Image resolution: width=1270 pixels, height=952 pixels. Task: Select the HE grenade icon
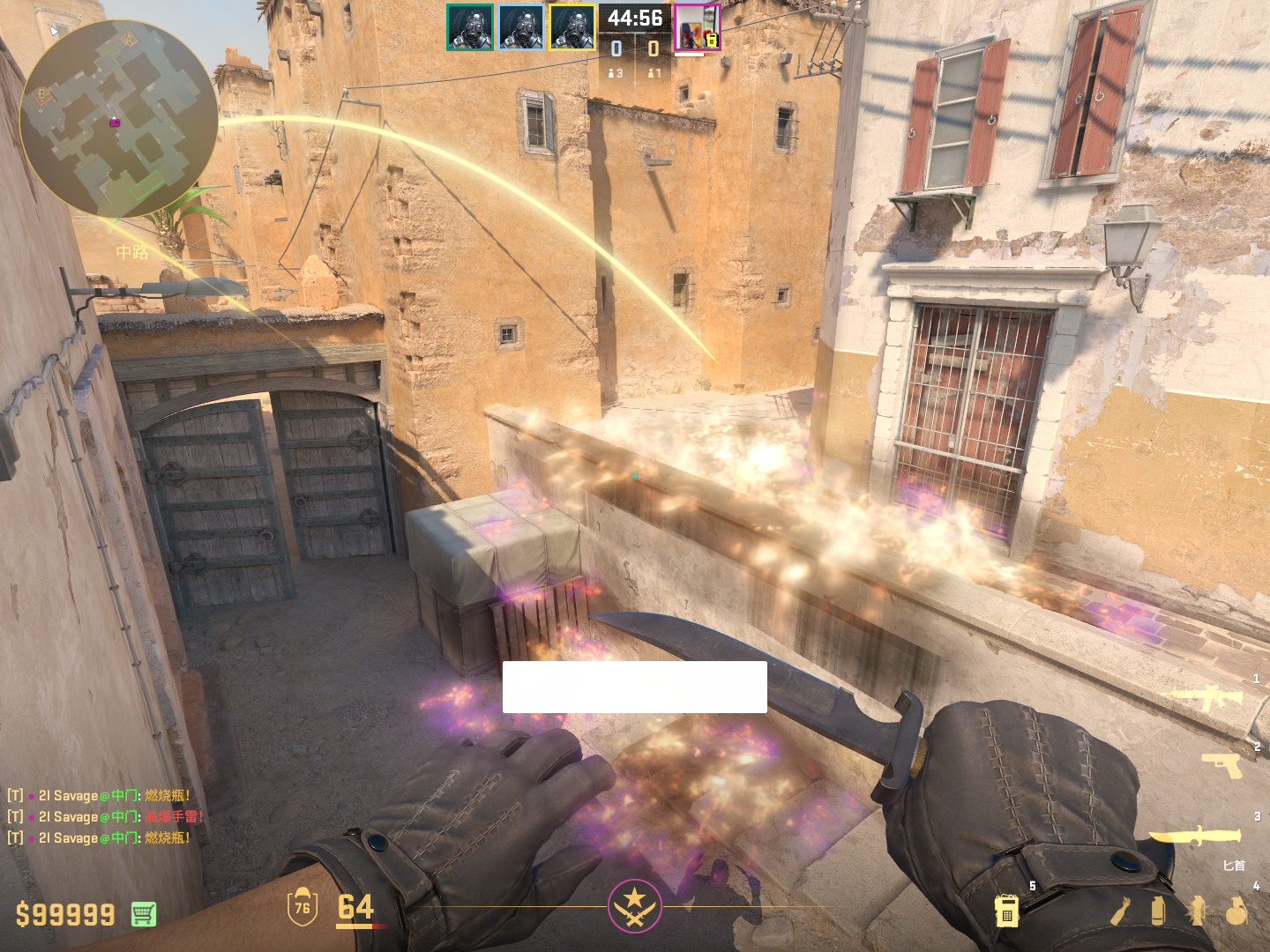tap(1236, 911)
